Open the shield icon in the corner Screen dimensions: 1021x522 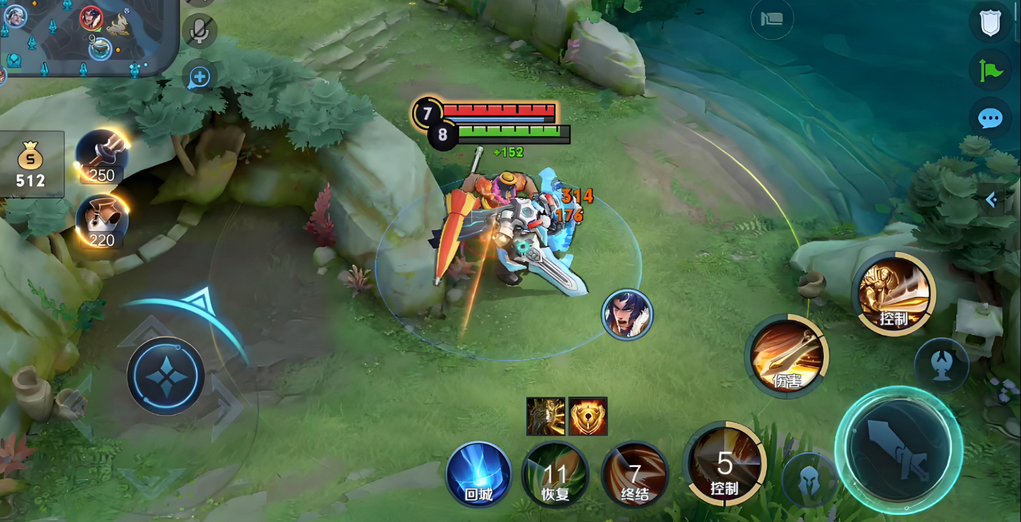(x=990, y=22)
